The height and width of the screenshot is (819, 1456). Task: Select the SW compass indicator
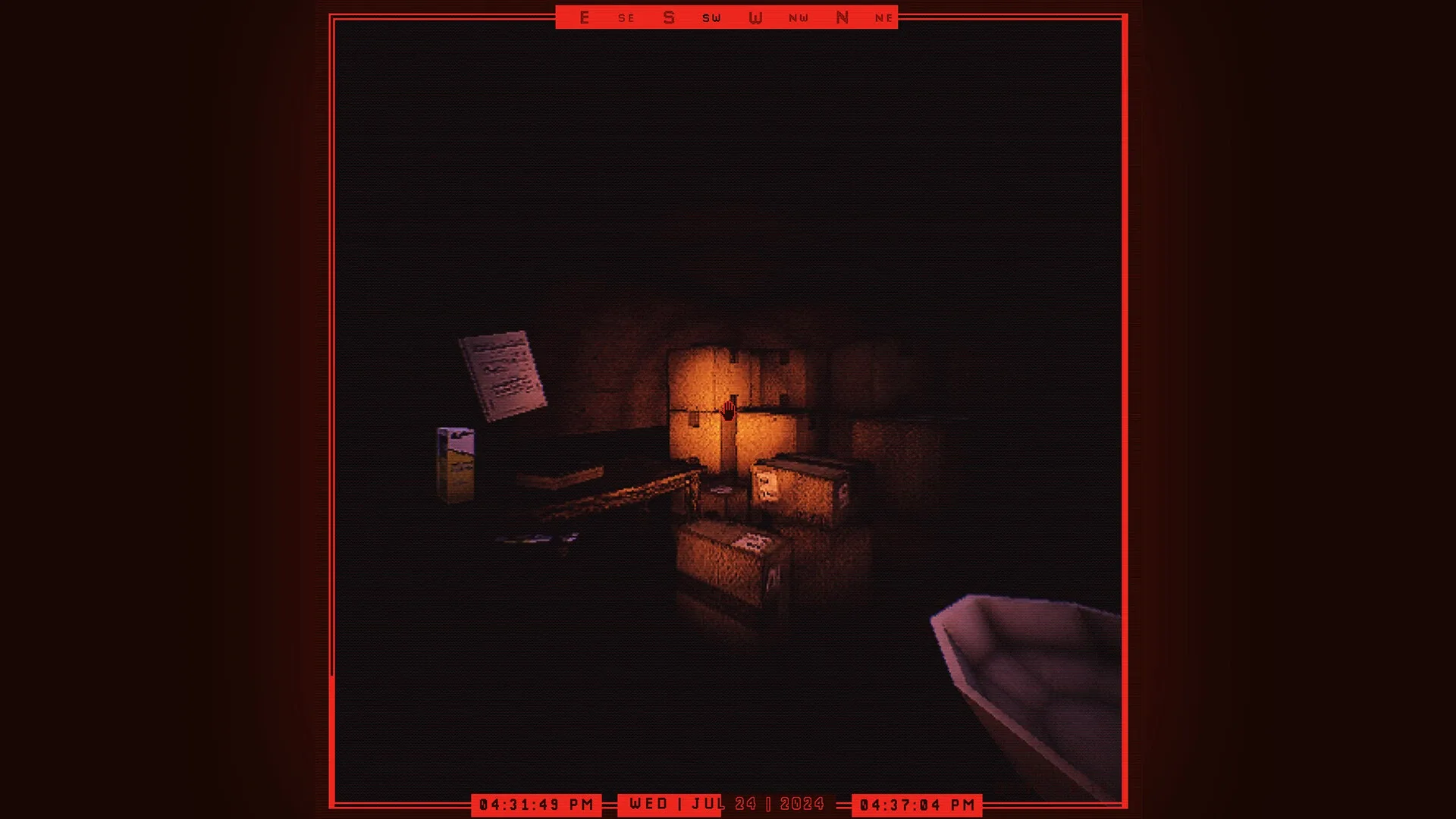pos(711,17)
